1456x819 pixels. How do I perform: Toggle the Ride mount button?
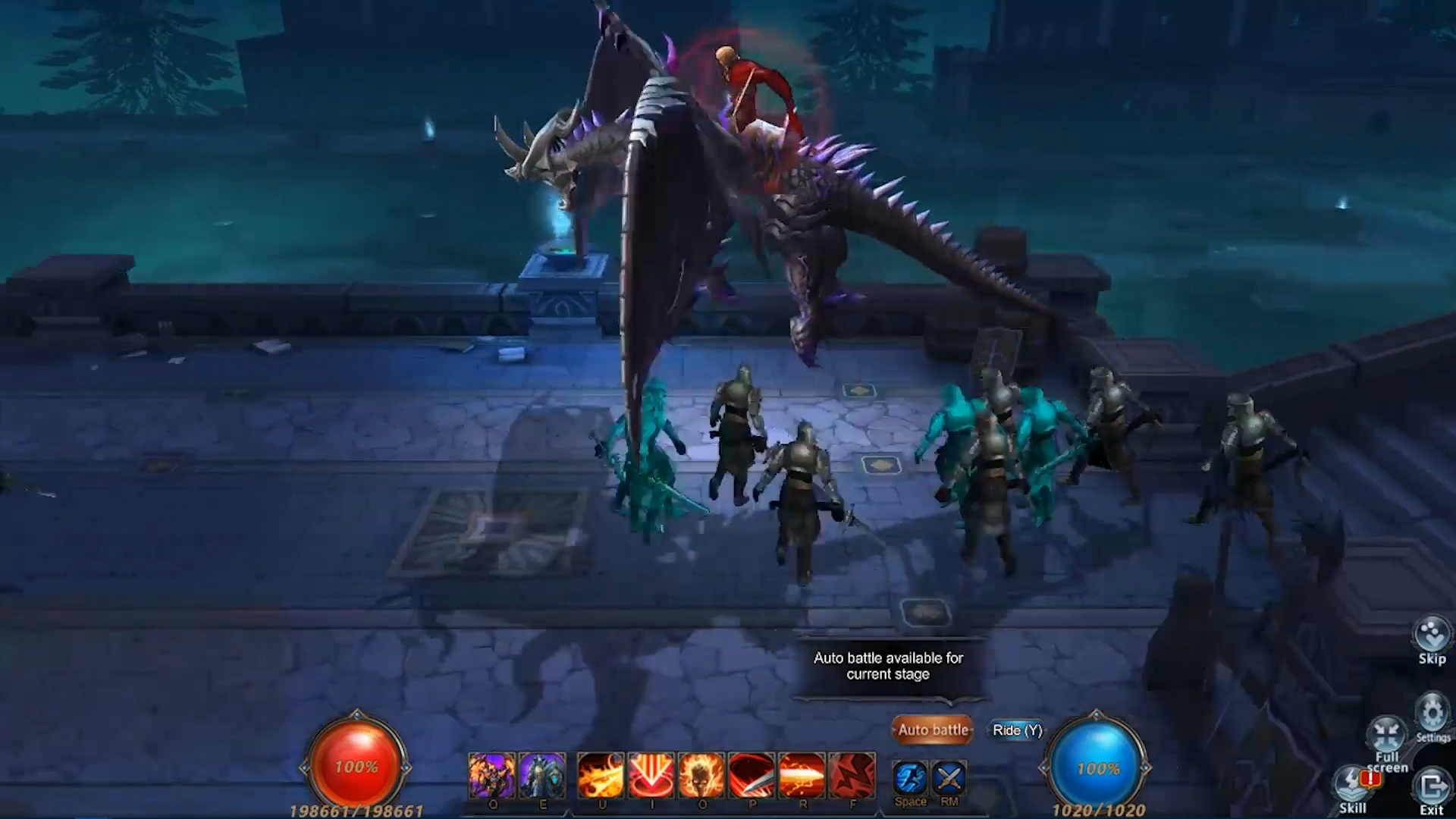1017,730
